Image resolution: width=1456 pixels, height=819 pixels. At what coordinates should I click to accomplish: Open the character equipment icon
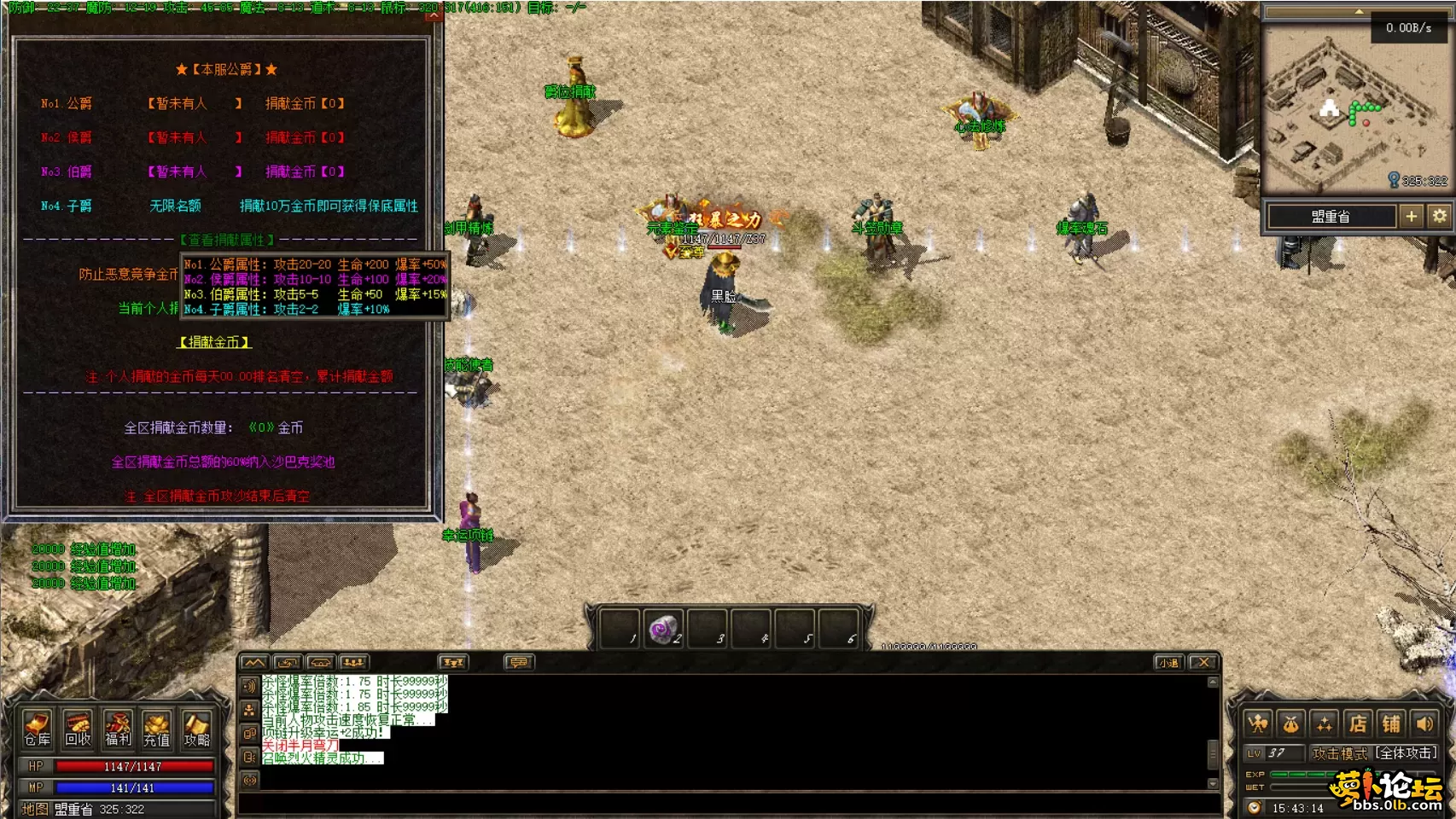point(1258,724)
